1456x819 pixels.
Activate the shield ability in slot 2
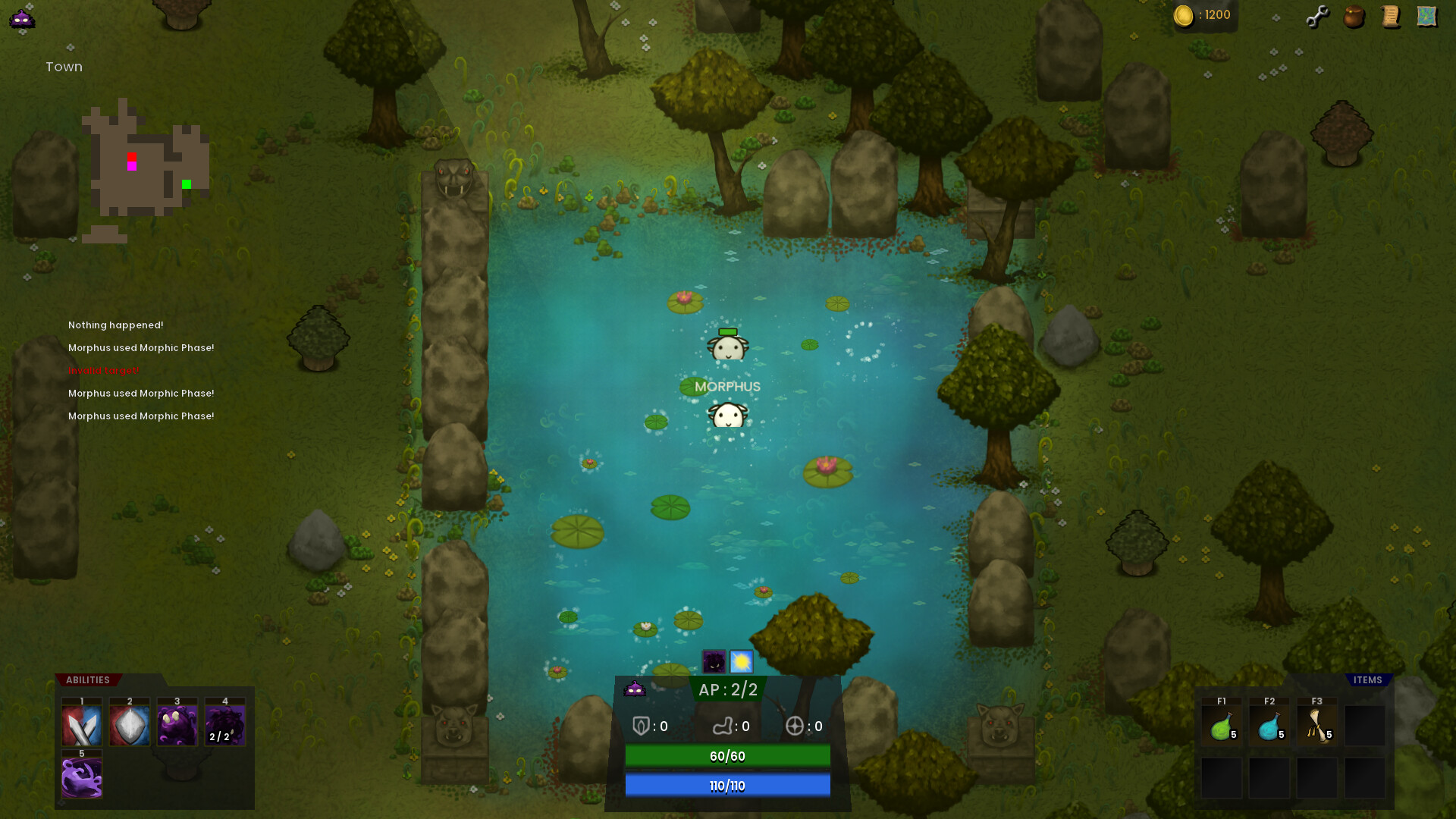coord(129,724)
